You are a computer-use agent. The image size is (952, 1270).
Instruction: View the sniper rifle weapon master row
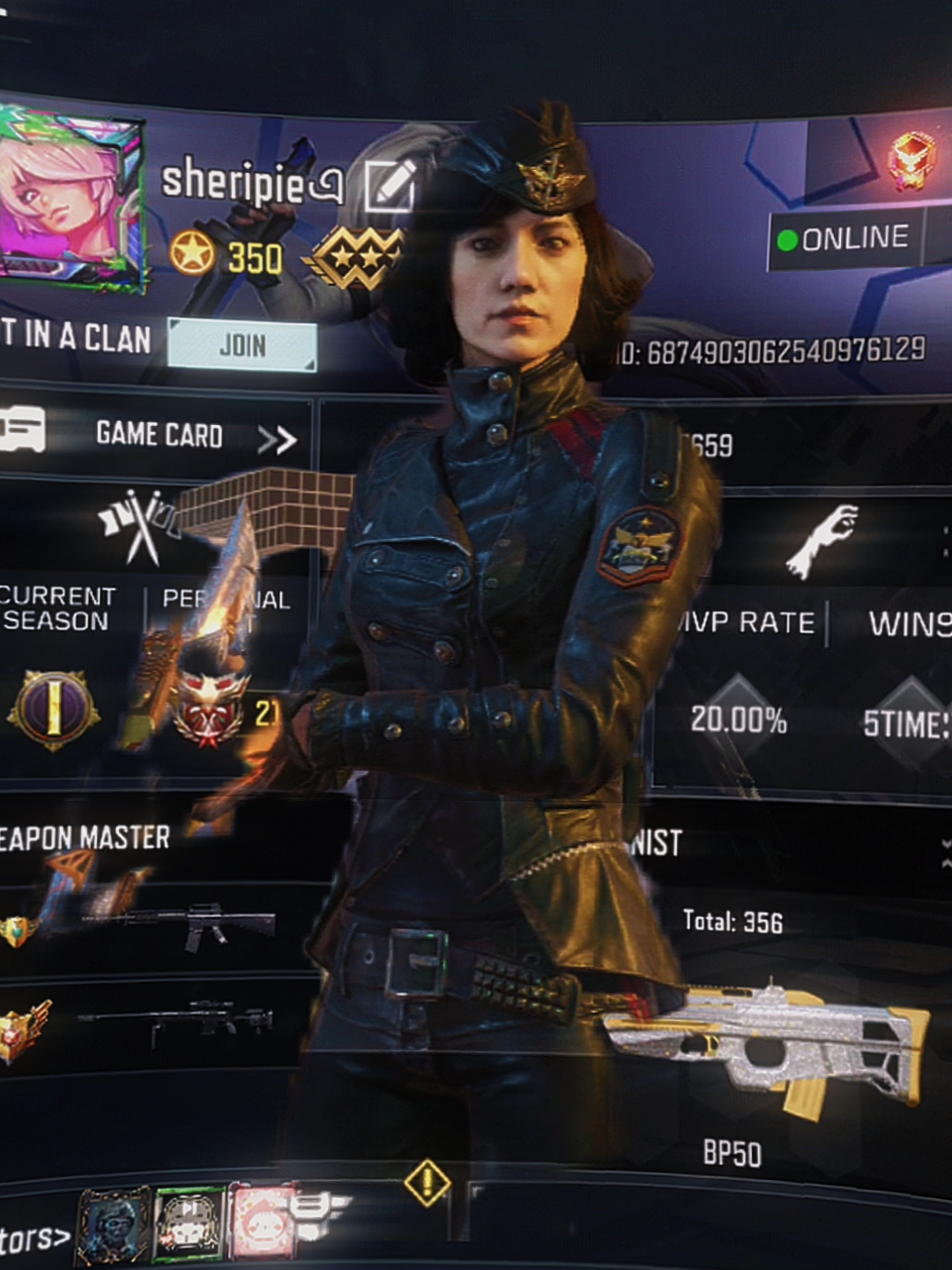coord(176,1023)
